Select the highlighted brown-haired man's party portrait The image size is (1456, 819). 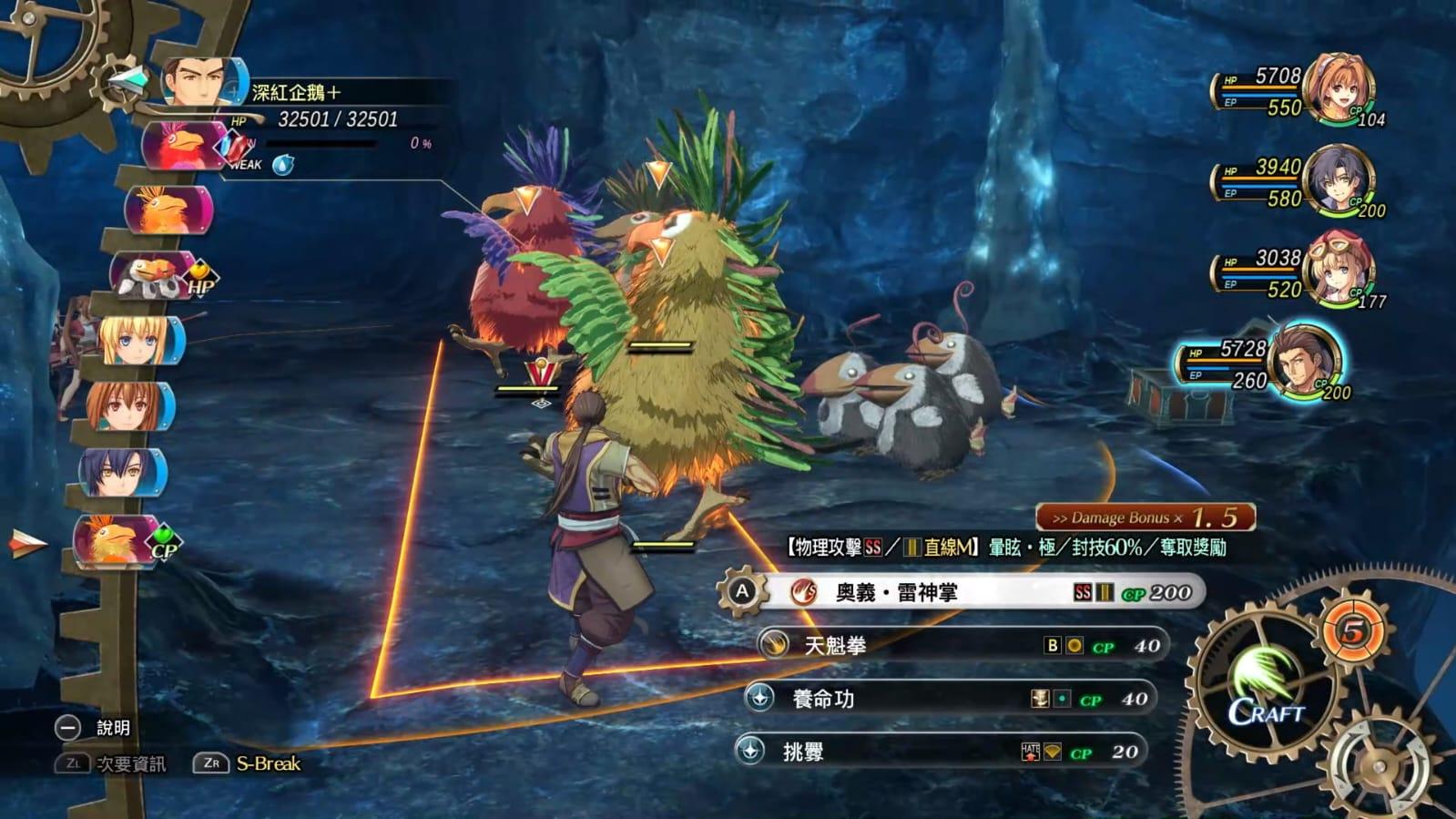point(1304,363)
